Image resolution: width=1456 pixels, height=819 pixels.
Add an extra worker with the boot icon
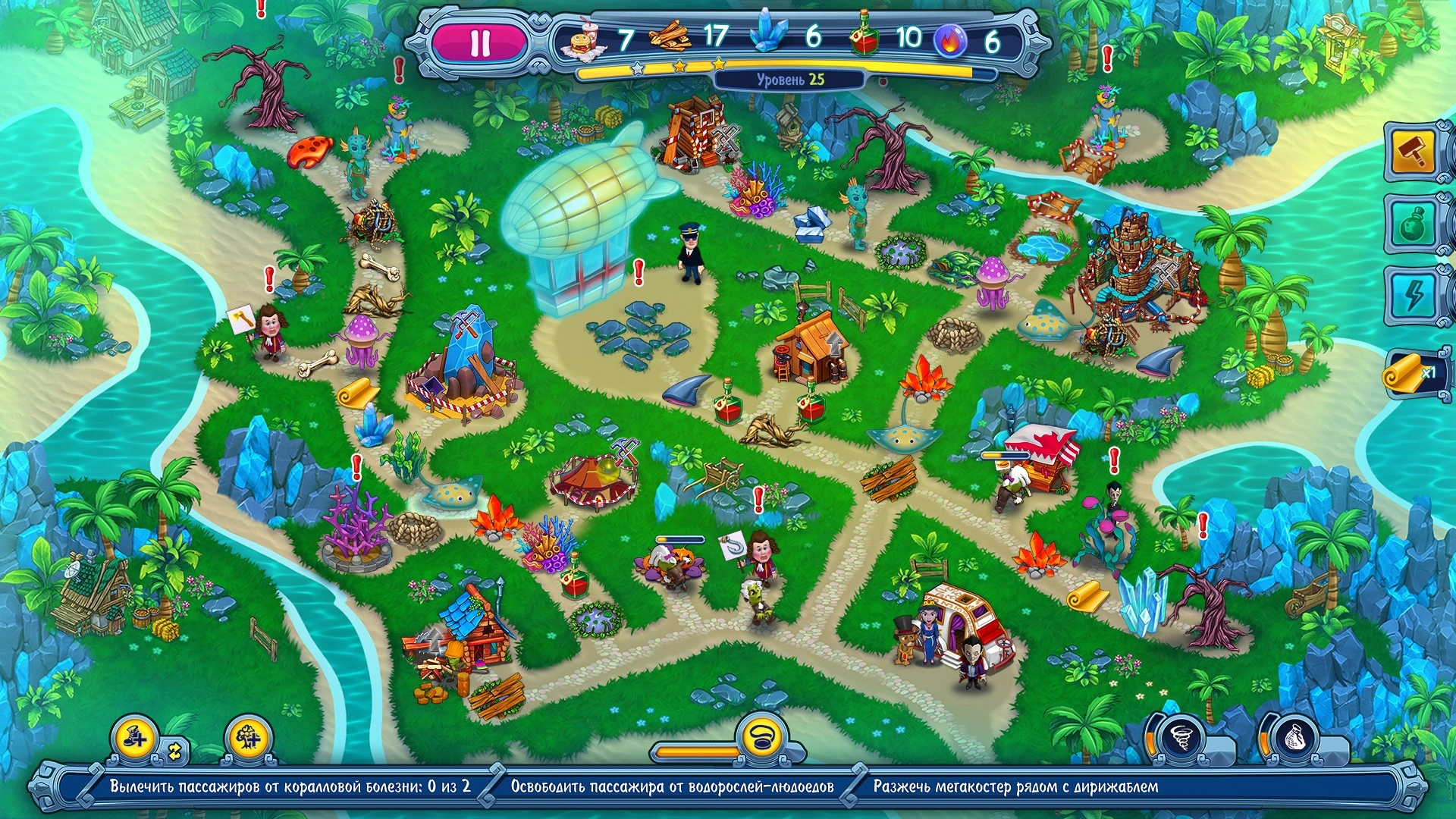tap(134, 737)
